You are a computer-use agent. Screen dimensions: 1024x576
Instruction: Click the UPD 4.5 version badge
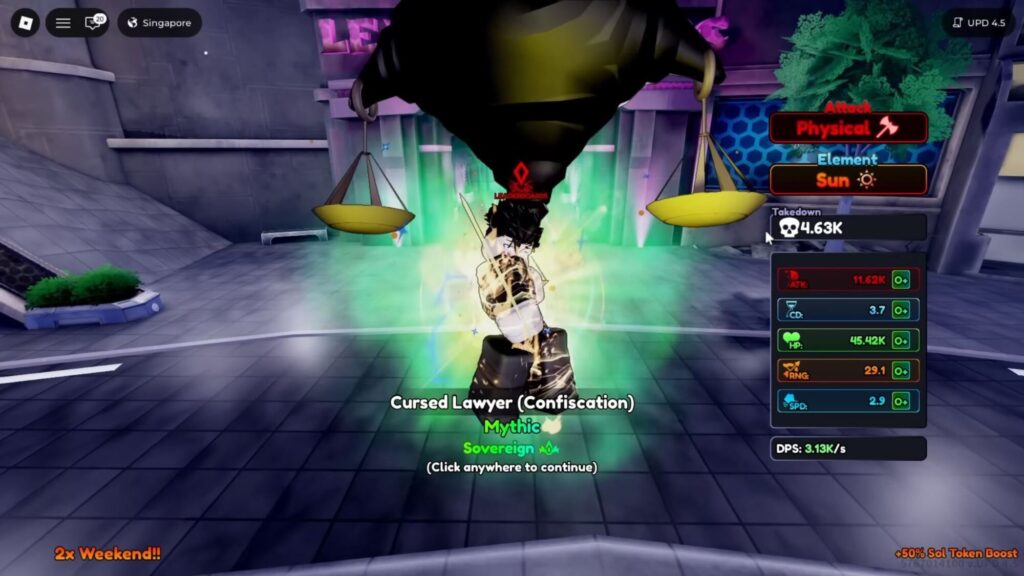tap(978, 23)
